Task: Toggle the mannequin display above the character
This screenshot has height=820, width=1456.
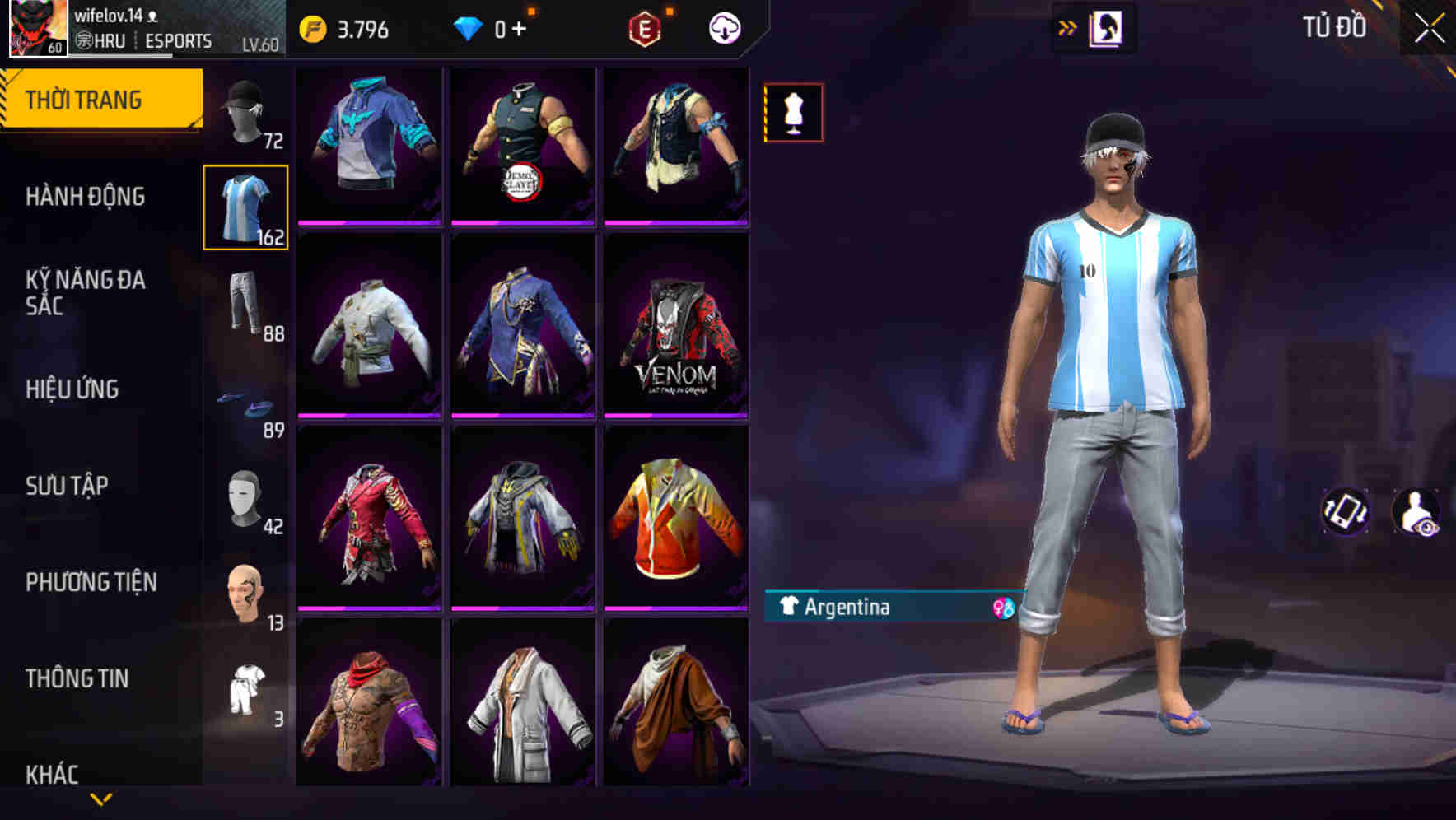Action: [x=793, y=113]
